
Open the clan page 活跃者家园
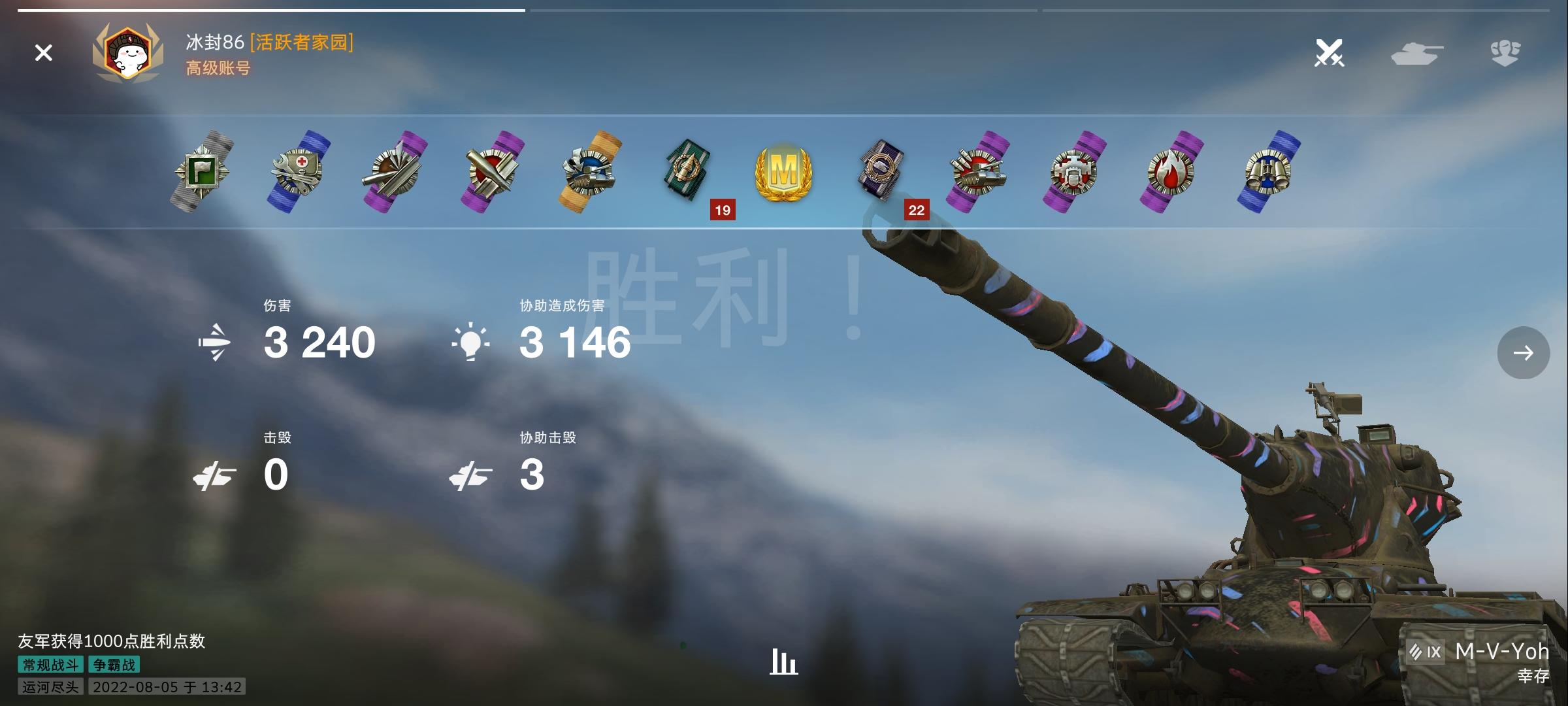(x=301, y=44)
